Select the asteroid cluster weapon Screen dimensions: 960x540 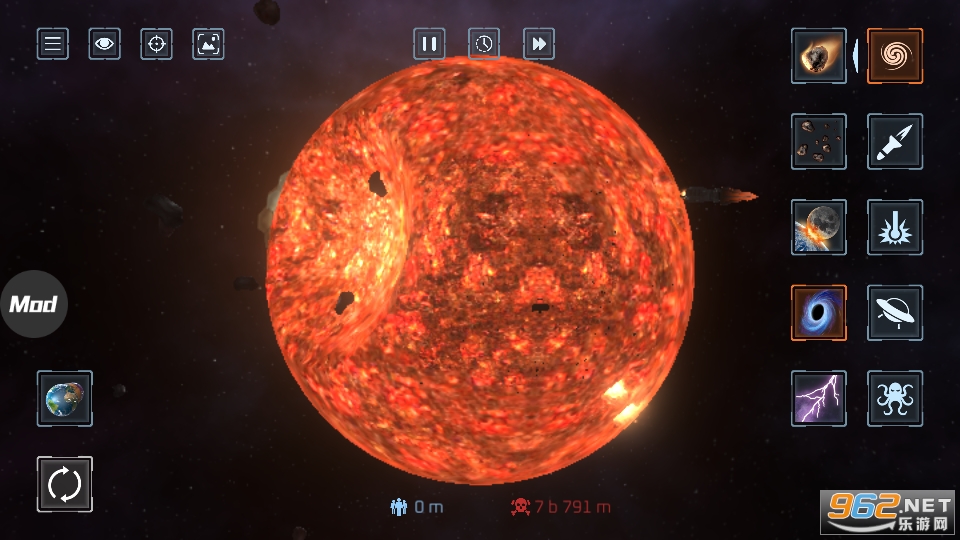point(819,142)
